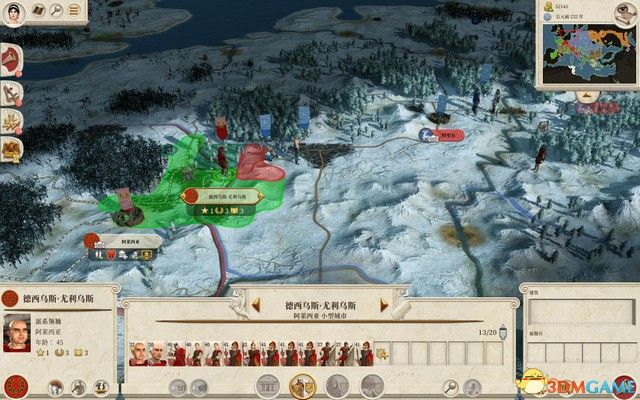Show the previous army with left arrow
The image size is (640, 400).
click(256, 303)
